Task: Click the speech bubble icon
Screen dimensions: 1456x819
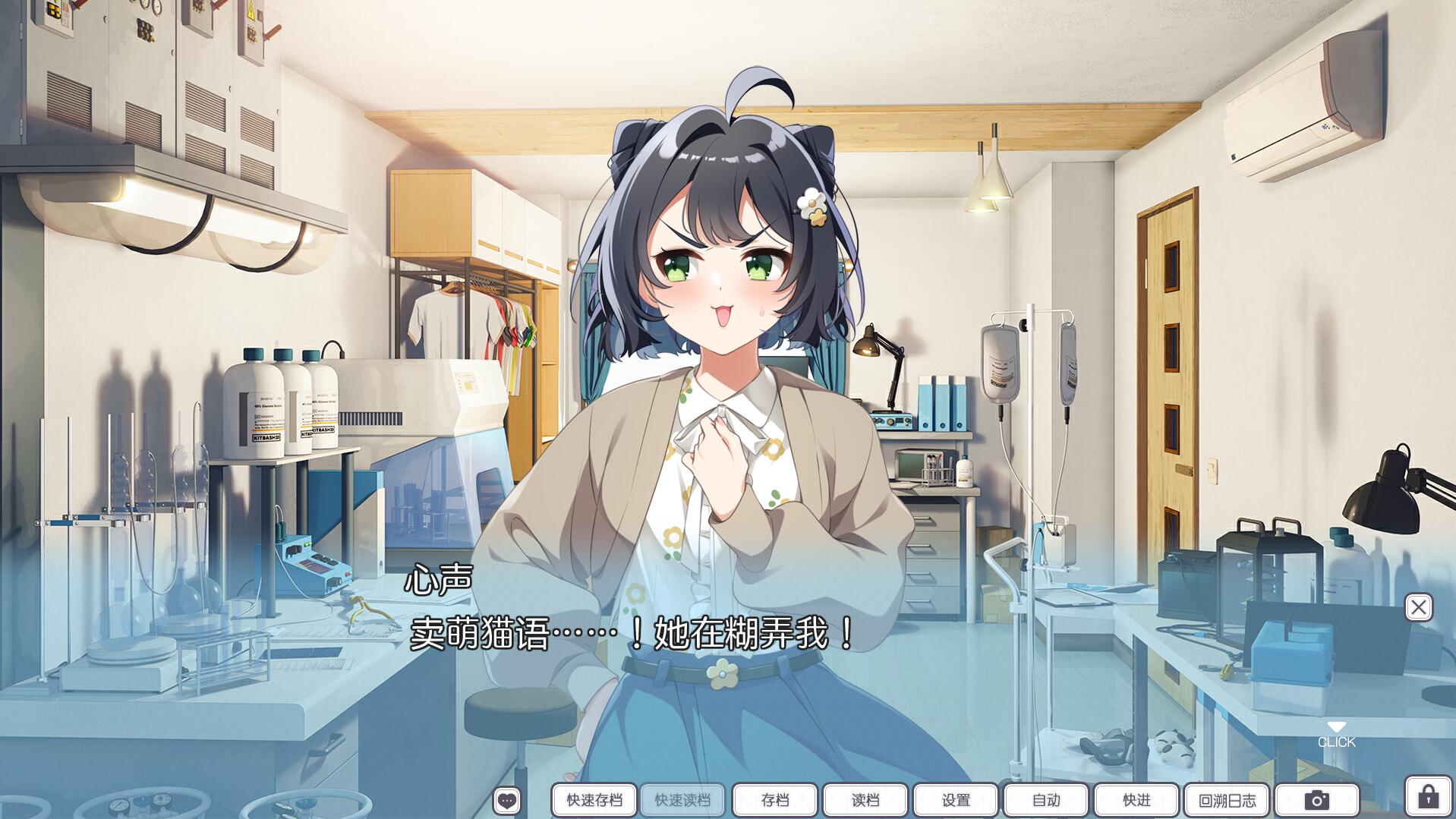Action: [x=506, y=800]
